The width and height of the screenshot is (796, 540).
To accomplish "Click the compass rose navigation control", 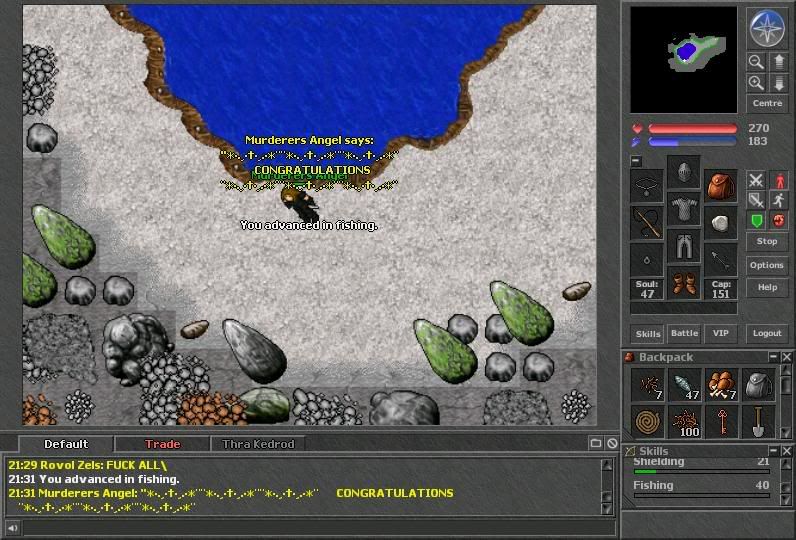I will (x=767, y=28).
